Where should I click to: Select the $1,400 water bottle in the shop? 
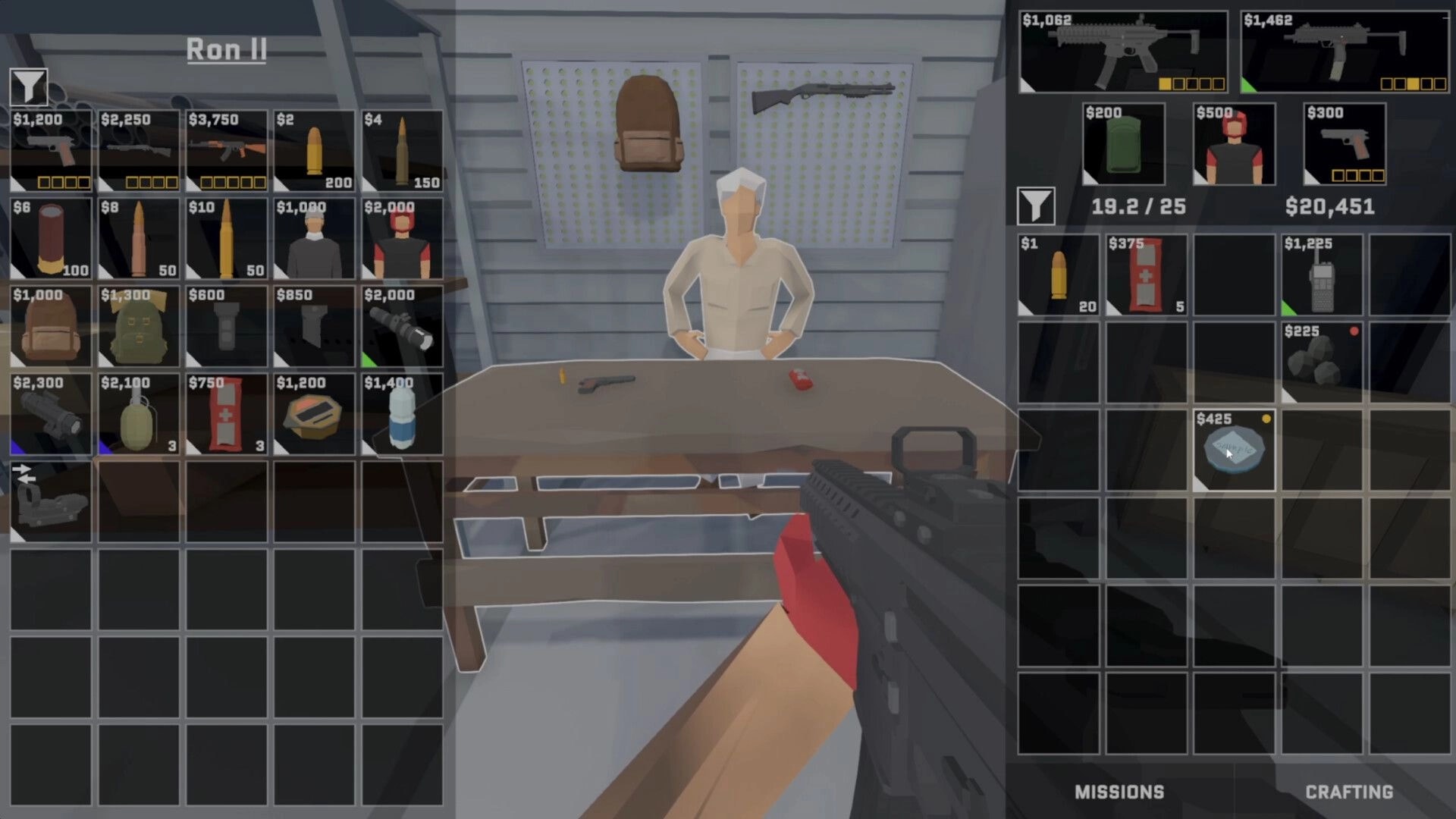tap(400, 413)
